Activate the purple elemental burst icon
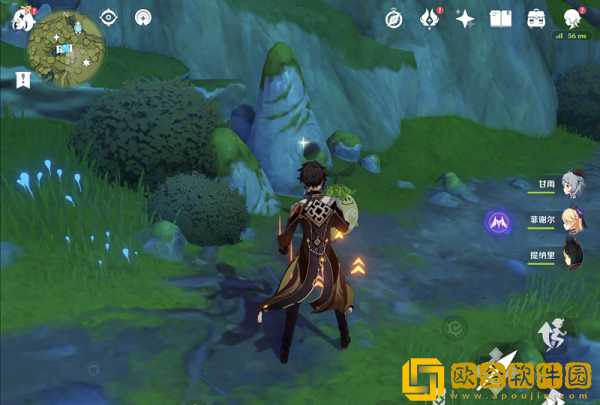600x405 pixels. pos(499,220)
